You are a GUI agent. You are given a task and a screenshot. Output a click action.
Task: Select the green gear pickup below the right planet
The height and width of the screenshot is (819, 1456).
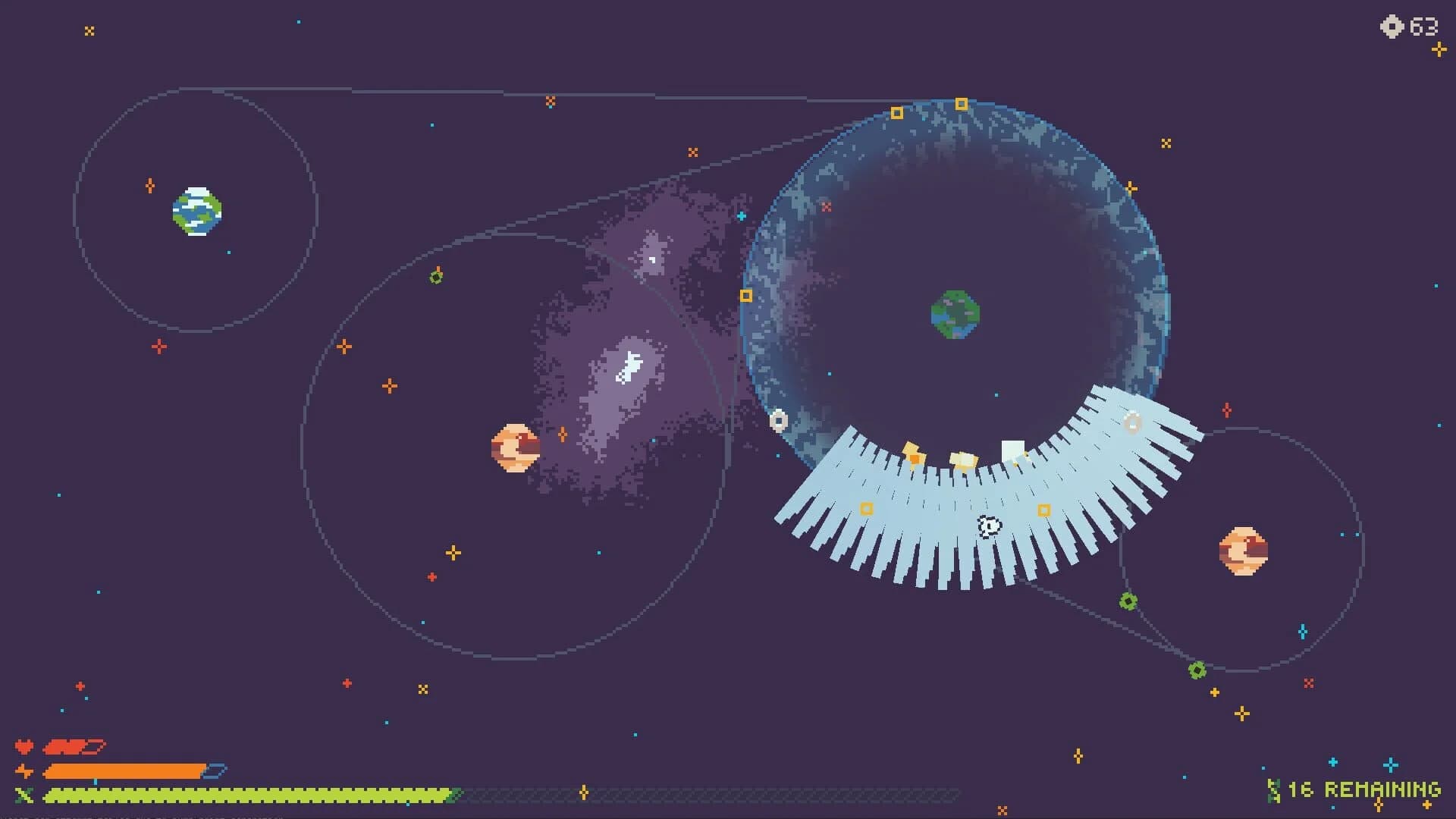click(1199, 670)
